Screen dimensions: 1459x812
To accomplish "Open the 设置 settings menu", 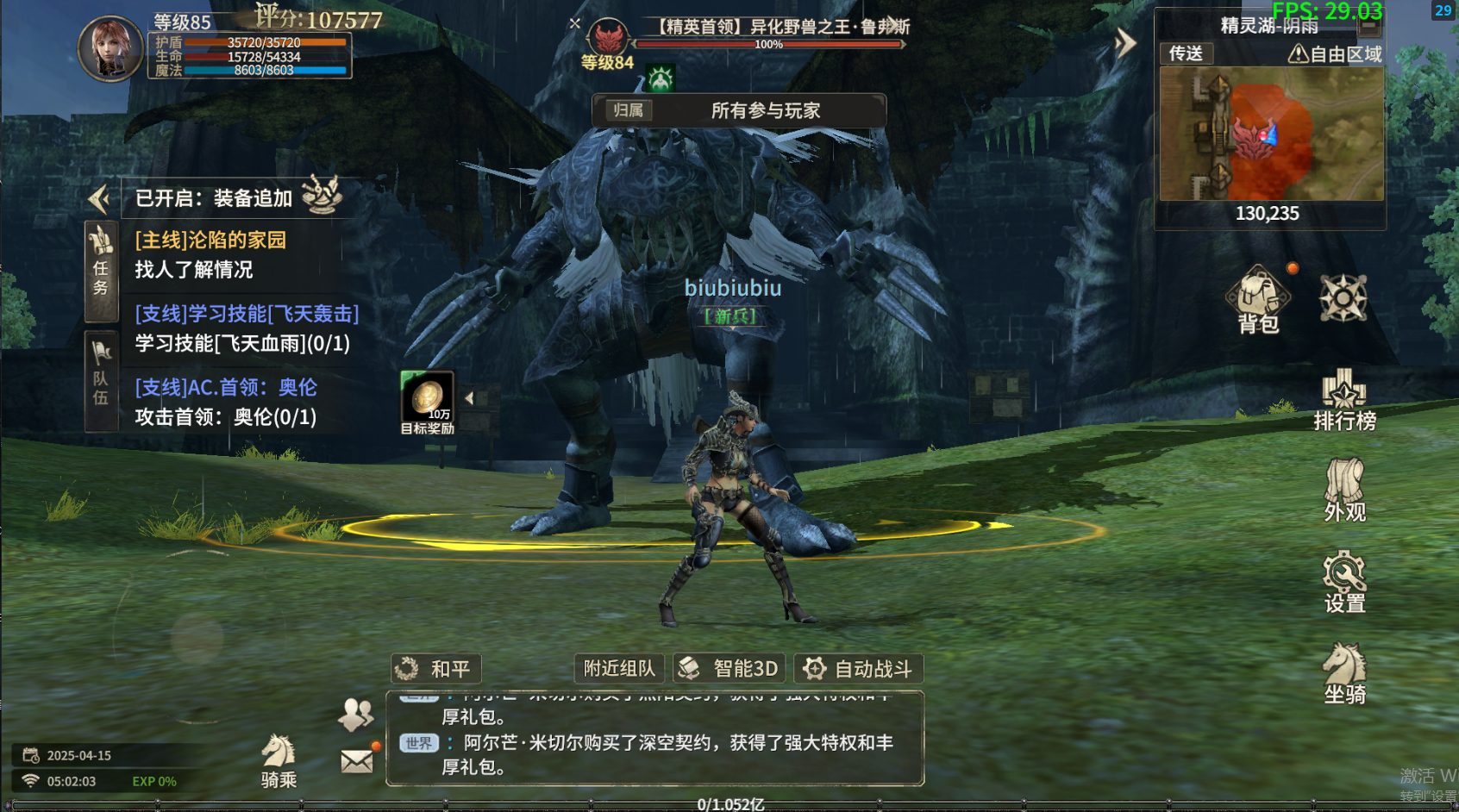I will click(x=1343, y=582).
